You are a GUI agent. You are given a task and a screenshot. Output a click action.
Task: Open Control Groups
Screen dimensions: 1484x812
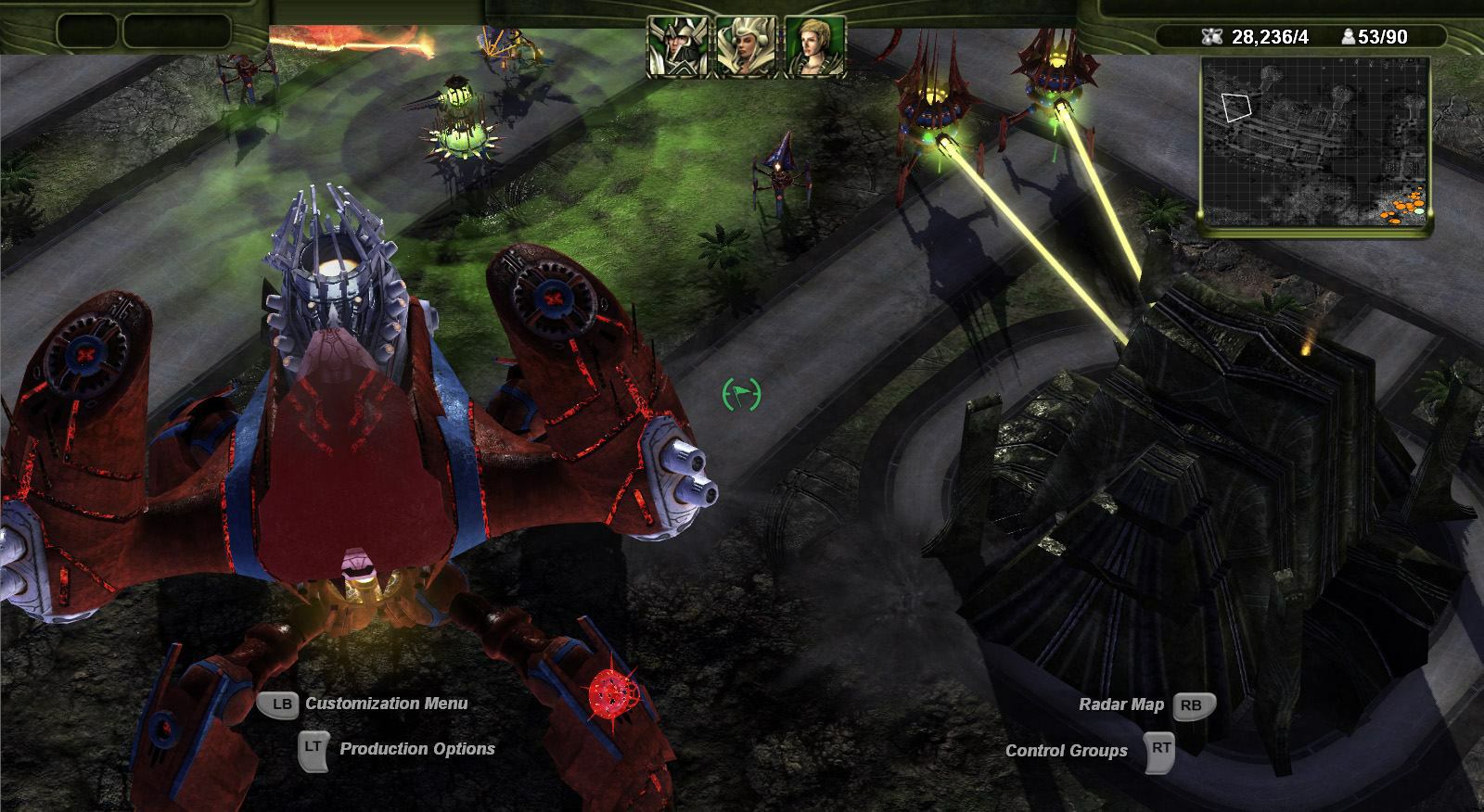pyautogui.click(x=1067, y=751)
